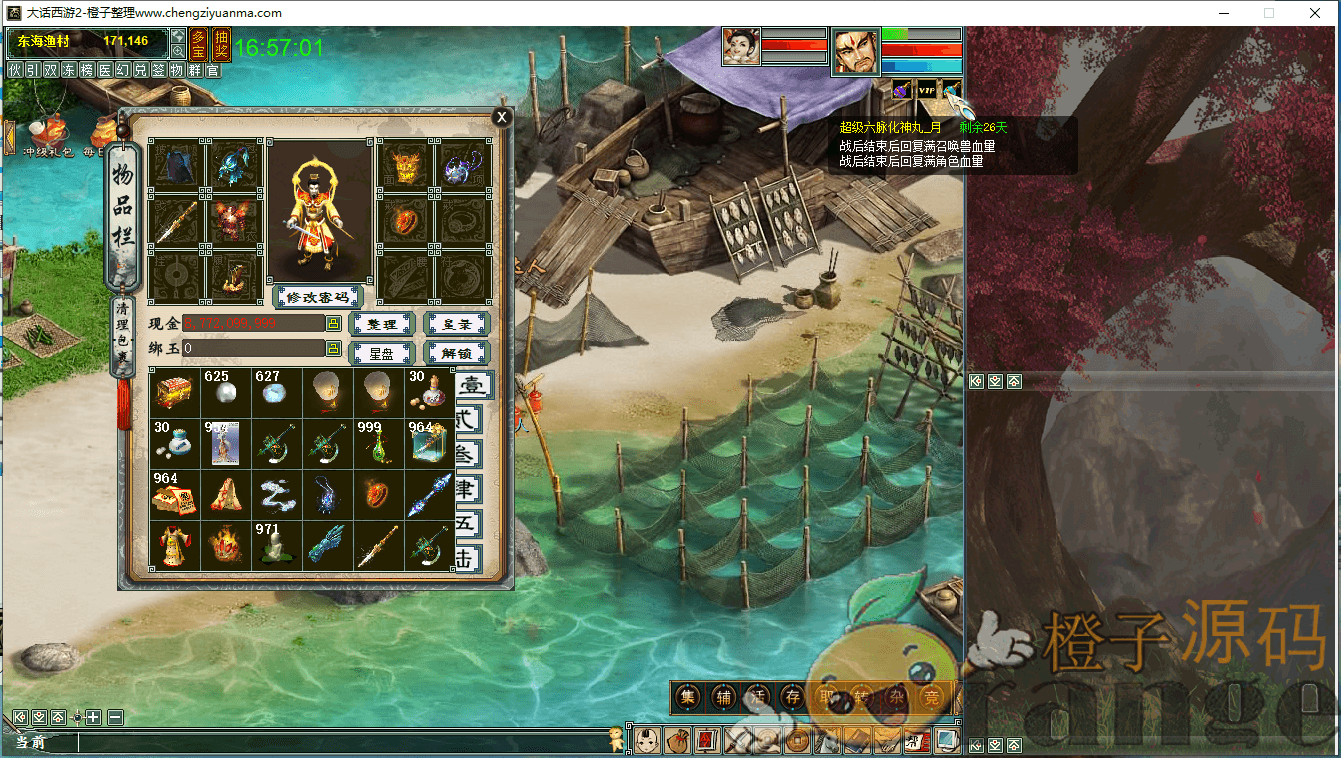Click the 榜 ranking shortcut button

86,71
